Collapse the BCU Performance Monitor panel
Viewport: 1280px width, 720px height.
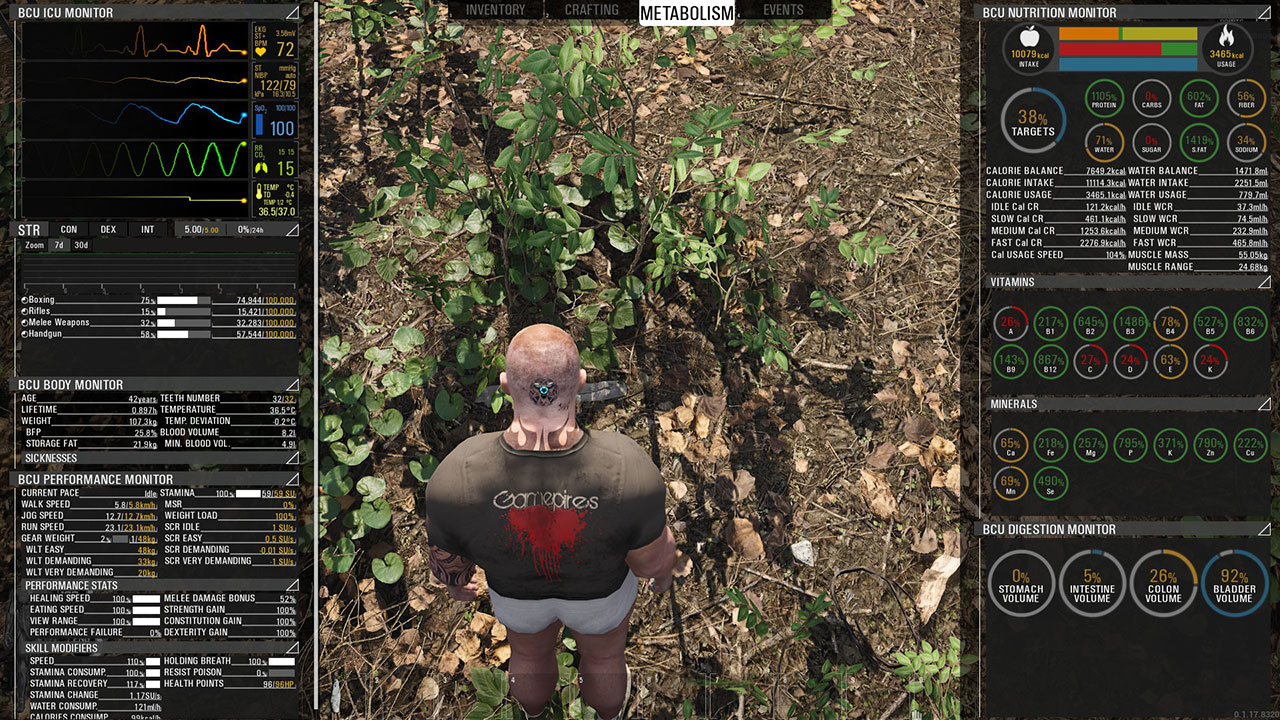[x=292, y=479]
